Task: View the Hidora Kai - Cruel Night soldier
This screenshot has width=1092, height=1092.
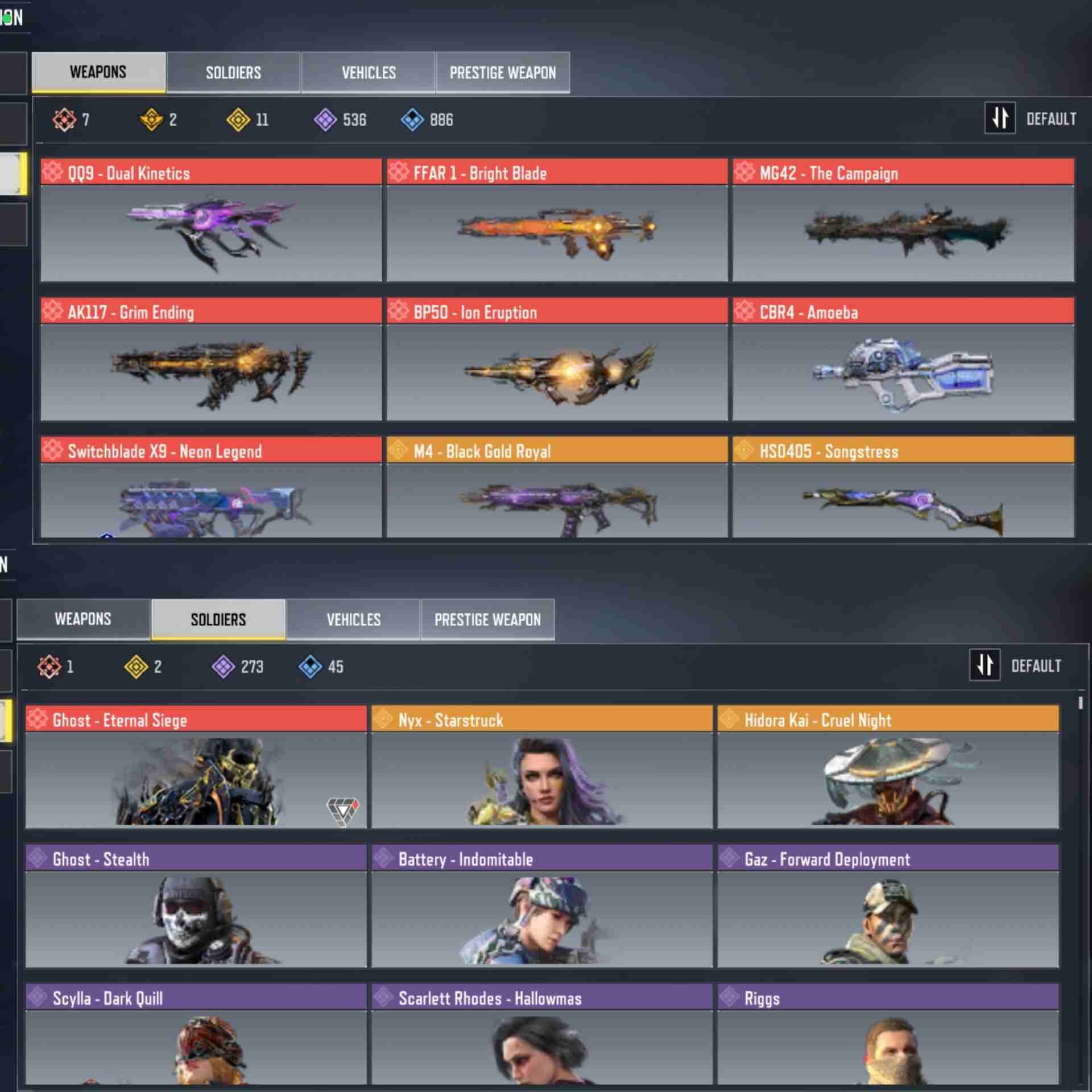Action: [x=888, y=767]
